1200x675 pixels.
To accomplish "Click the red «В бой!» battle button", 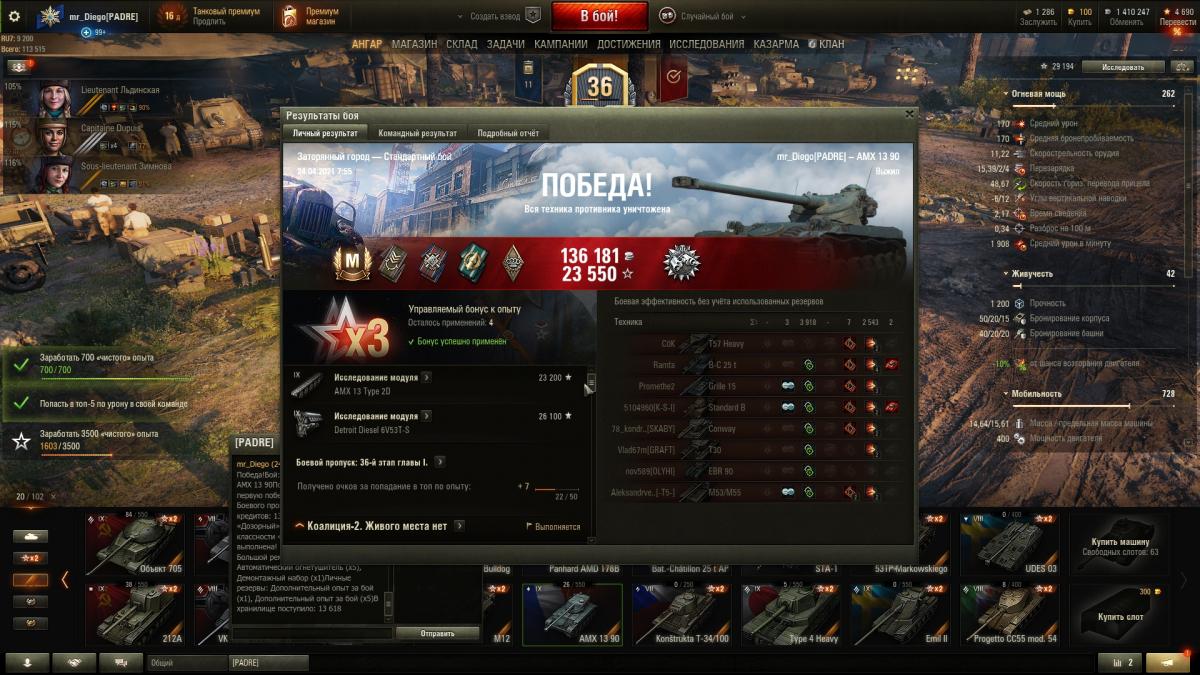I will pyautogui.click(x=599, y=16).
